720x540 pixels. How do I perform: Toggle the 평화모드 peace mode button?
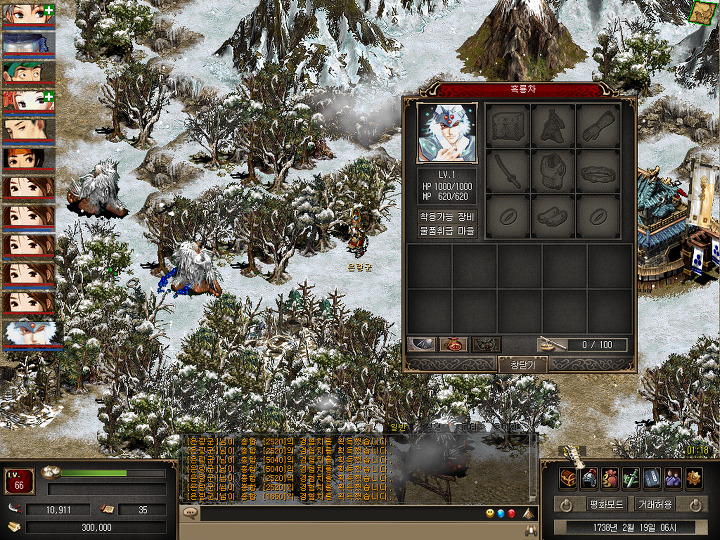[606, 504]
